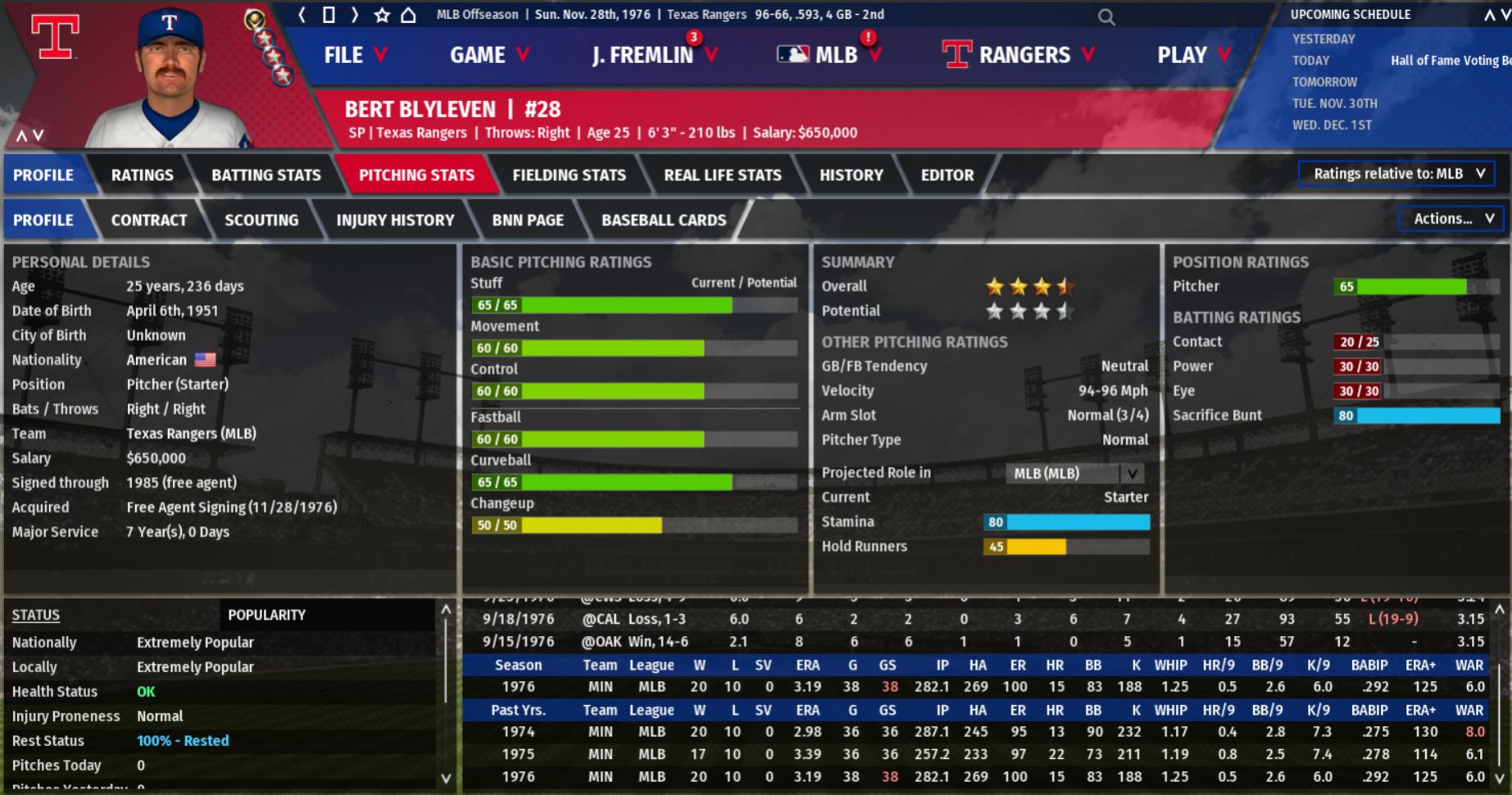Switch to the RATINGS tab

tap(143, 175)
